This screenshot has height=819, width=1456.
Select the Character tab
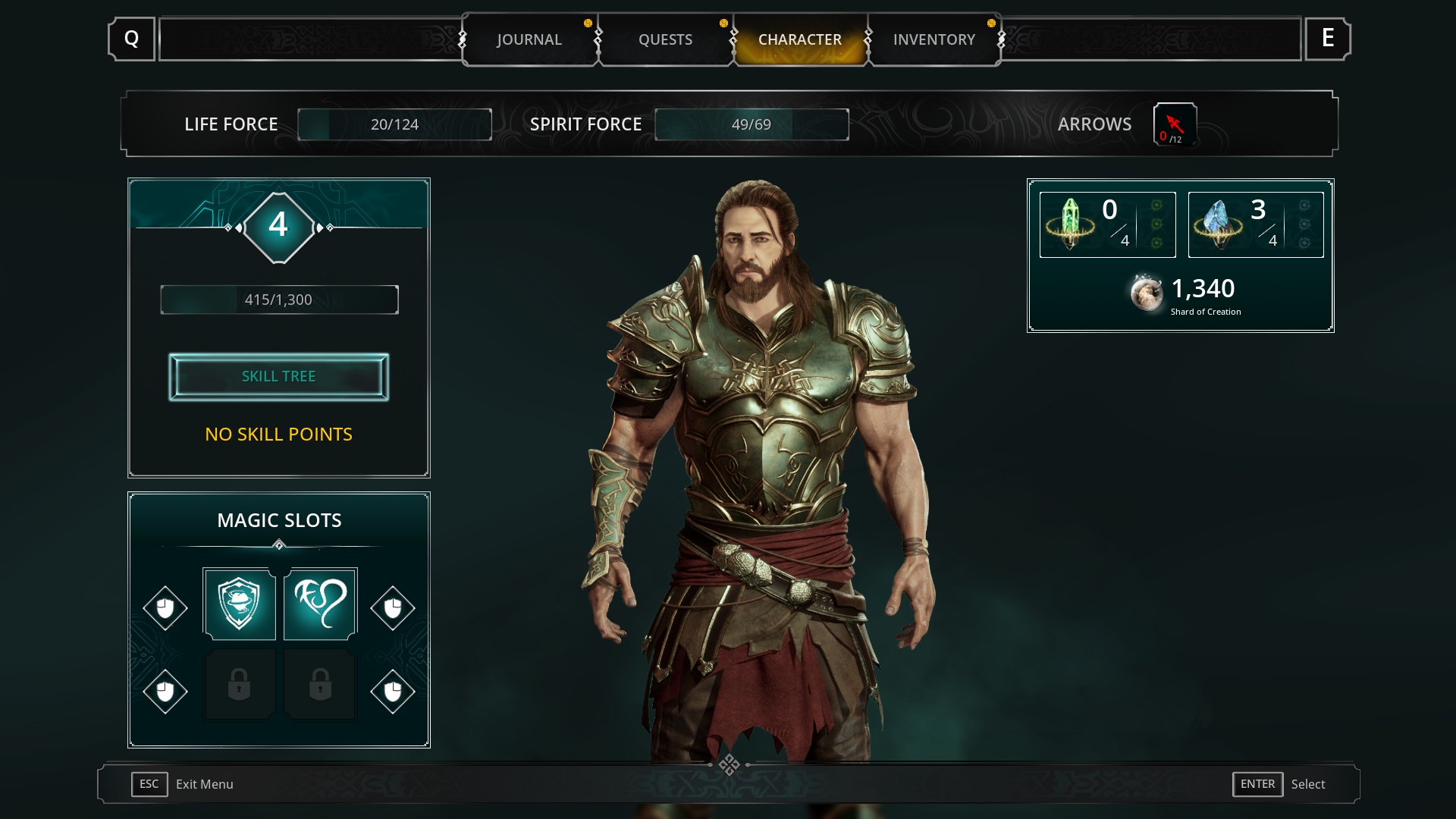pyautogui.click(x=799, y=39)
